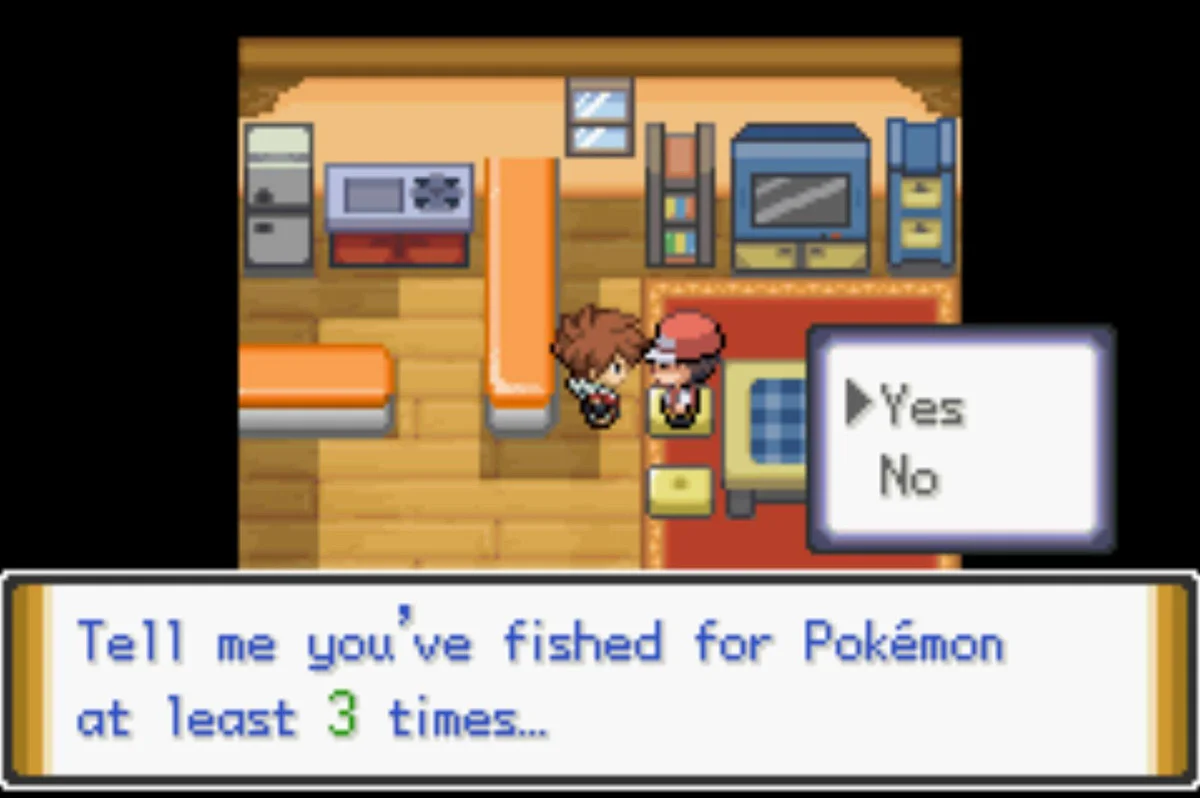Viewport: 1200px width, 798px height.
Task: Answer Yes to the fishing question
Action: coord(921,407)
